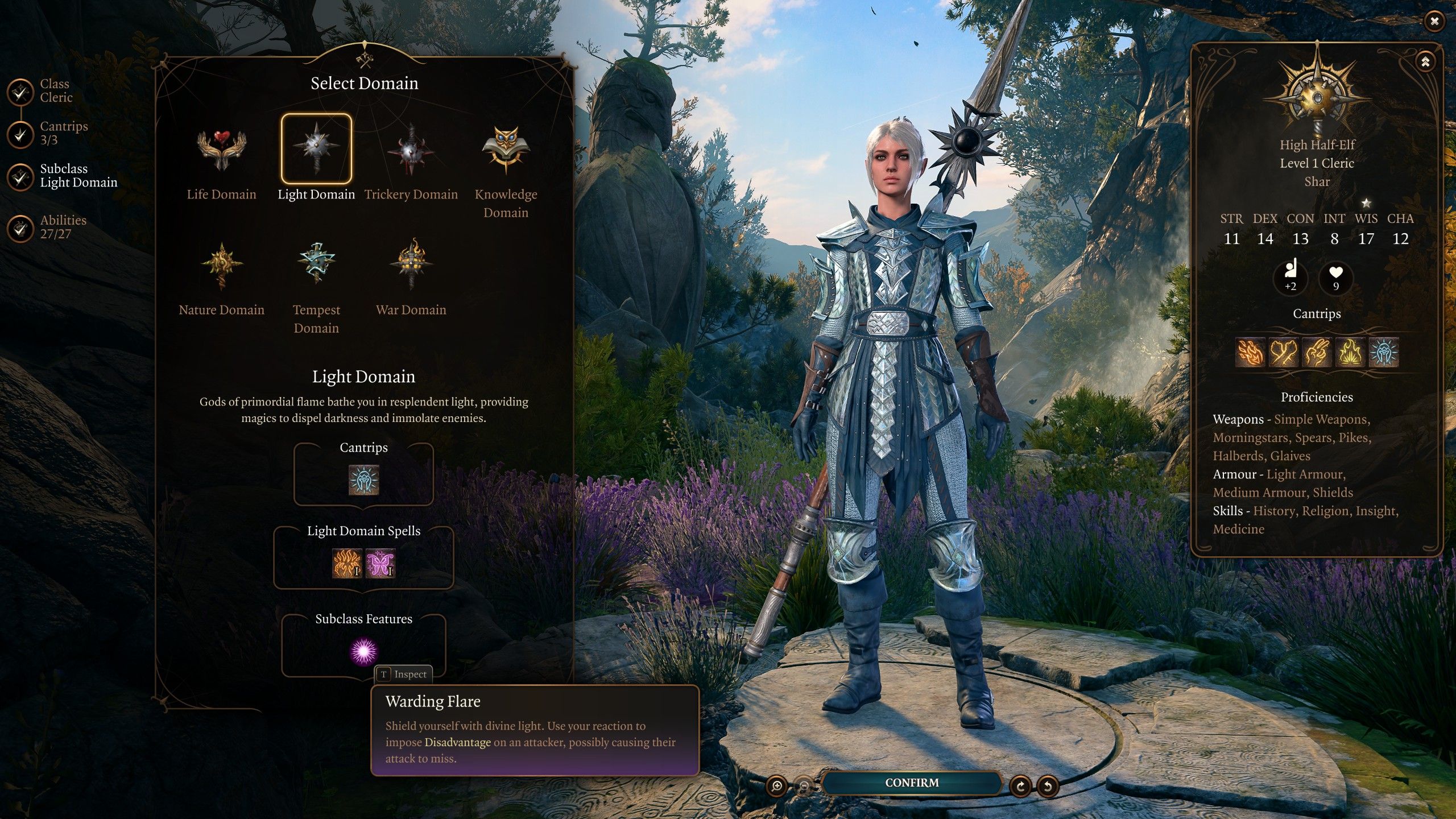
Task: Select the Life Domain subclass
Action: 221,150
